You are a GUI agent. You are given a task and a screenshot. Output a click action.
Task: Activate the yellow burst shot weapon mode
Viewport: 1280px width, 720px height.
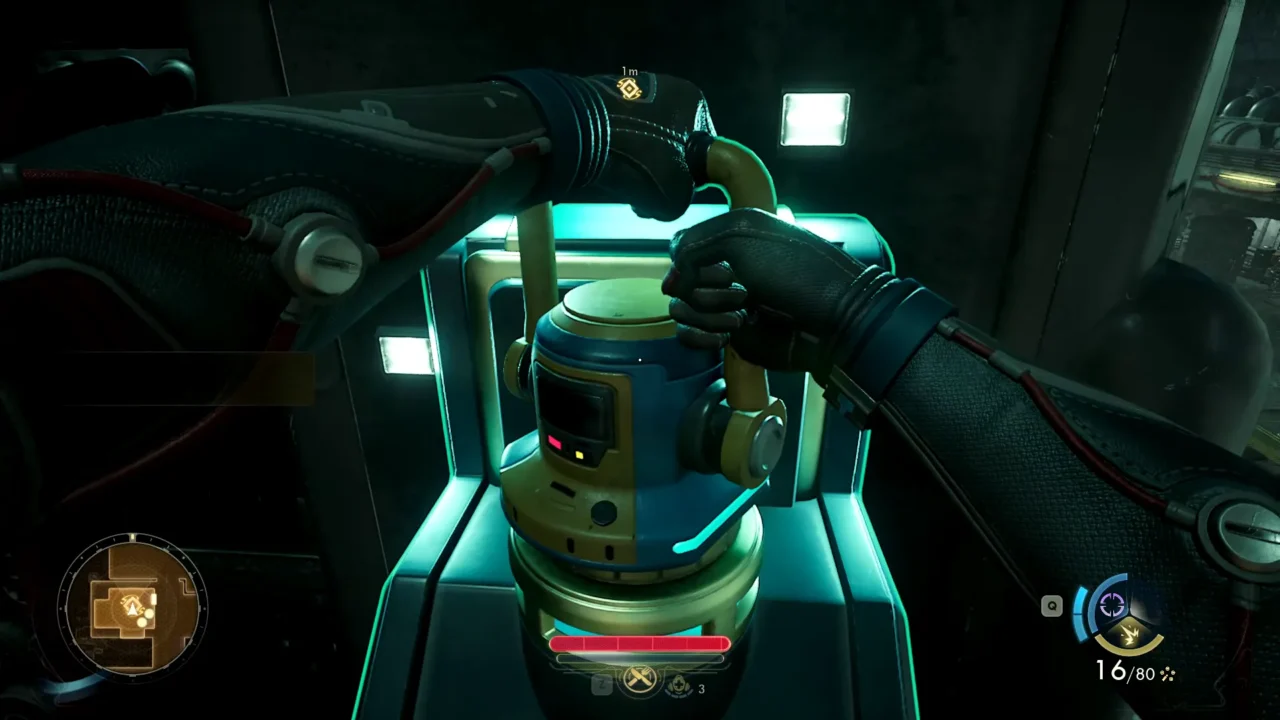click(1128, 632)
